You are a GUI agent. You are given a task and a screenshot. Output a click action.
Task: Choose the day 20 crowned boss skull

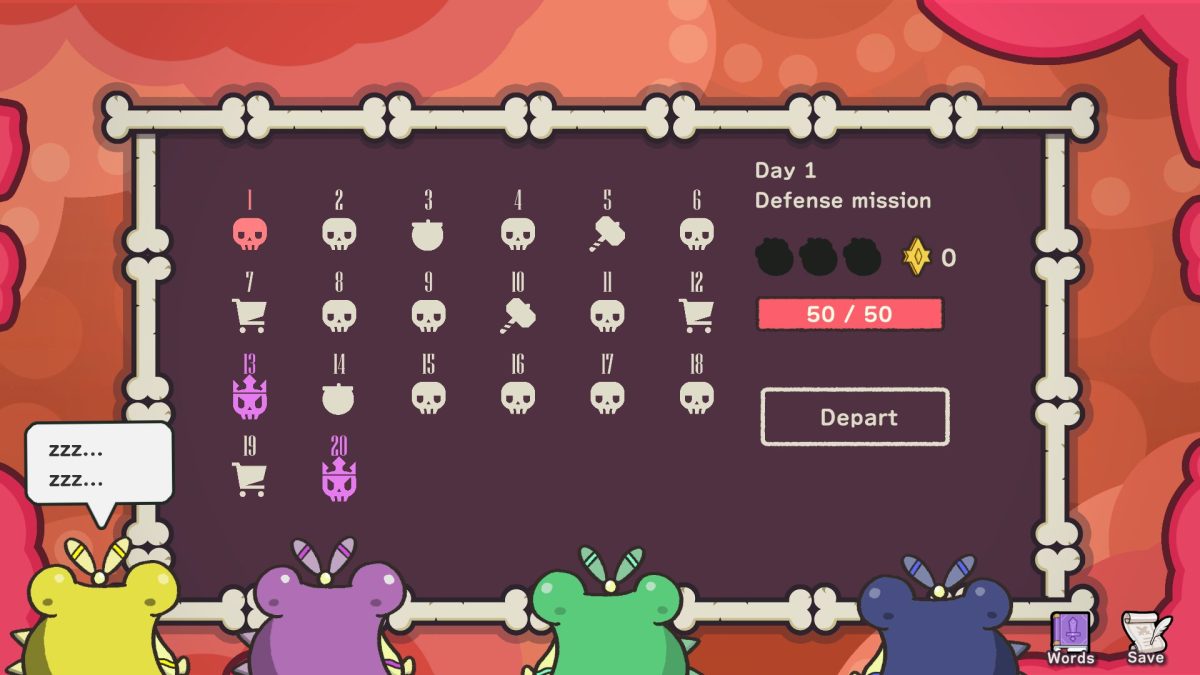339,479
